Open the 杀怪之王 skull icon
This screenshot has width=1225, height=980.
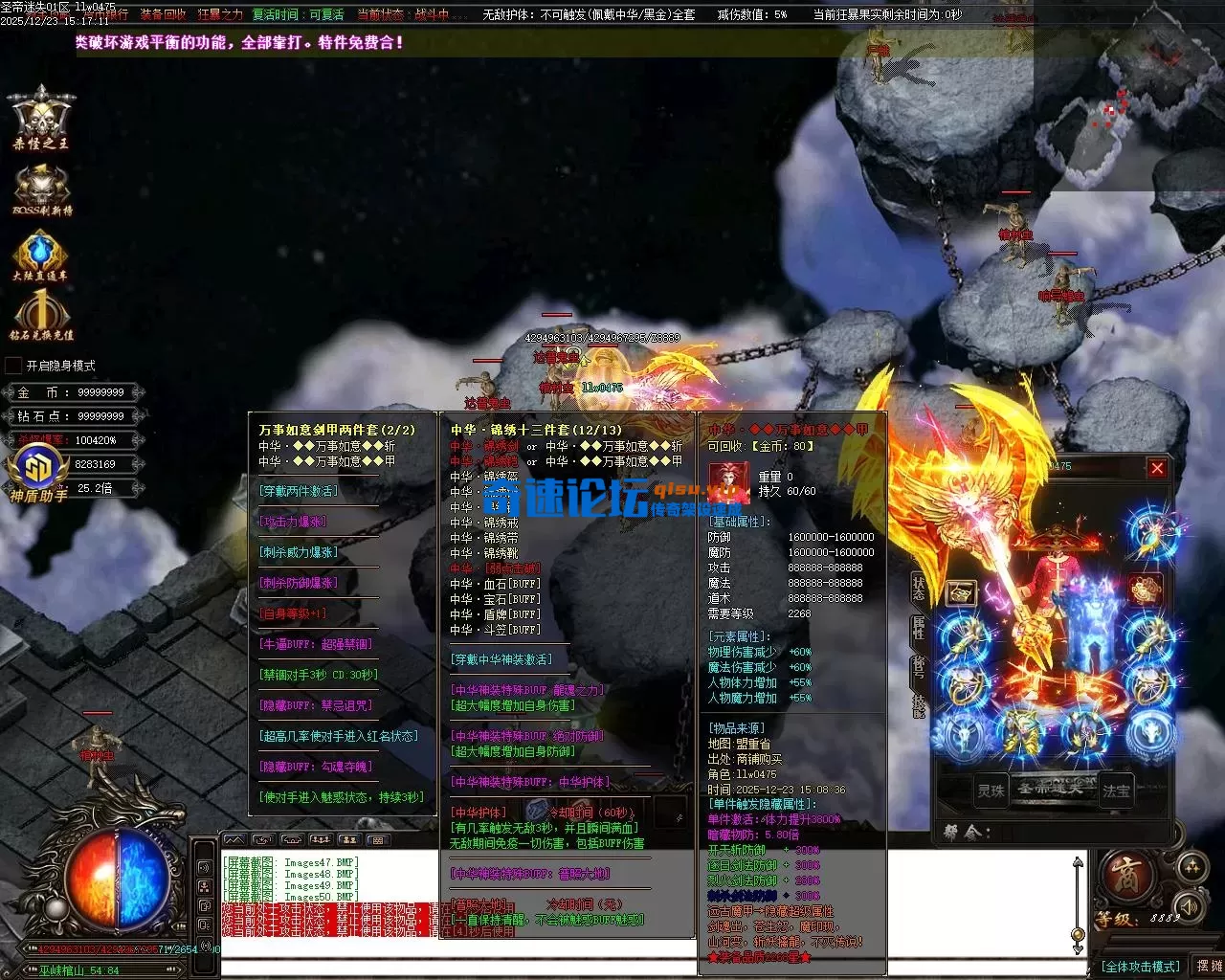pos(41,118)
